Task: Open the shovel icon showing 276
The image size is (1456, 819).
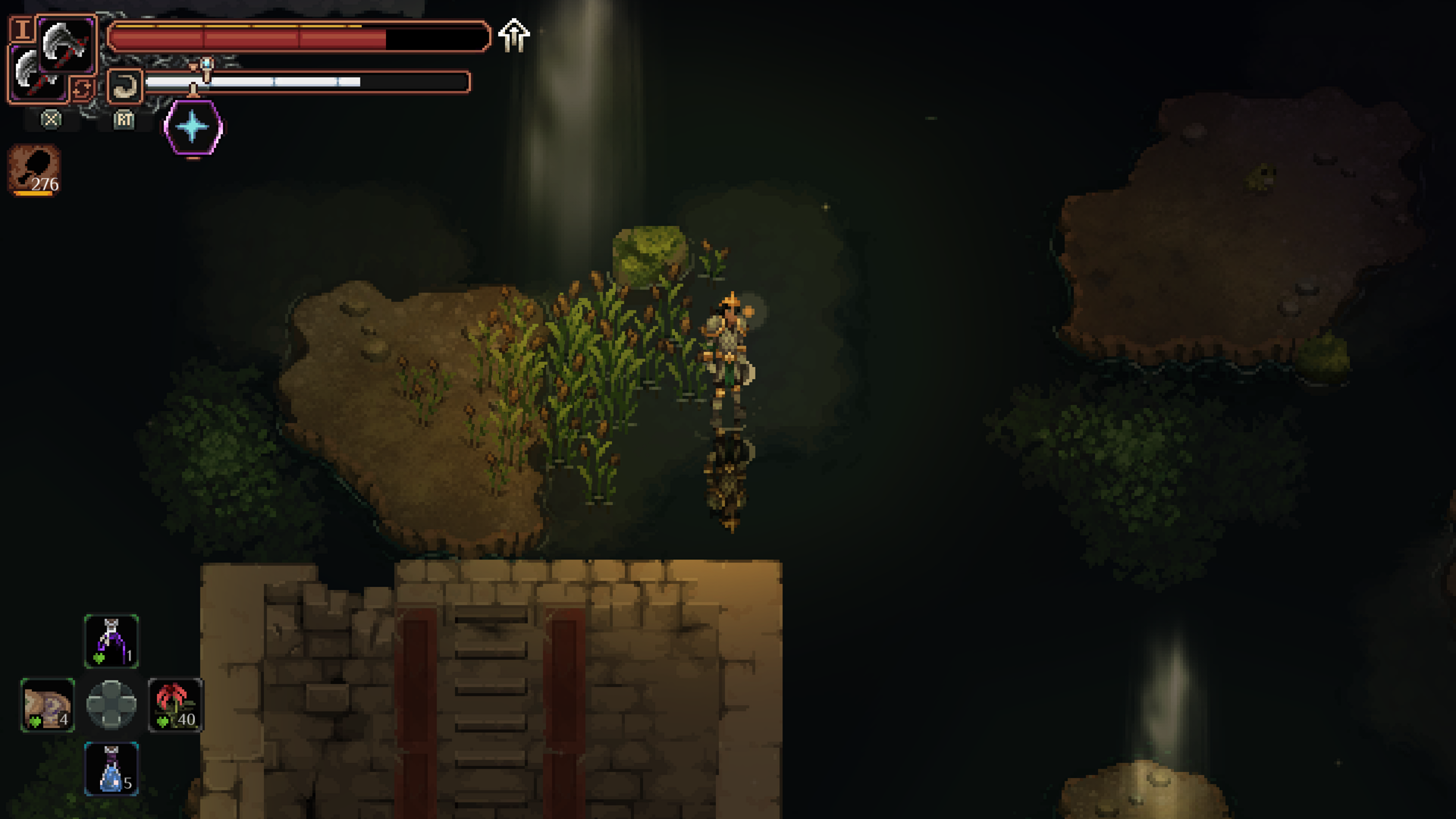Action: 35,170
